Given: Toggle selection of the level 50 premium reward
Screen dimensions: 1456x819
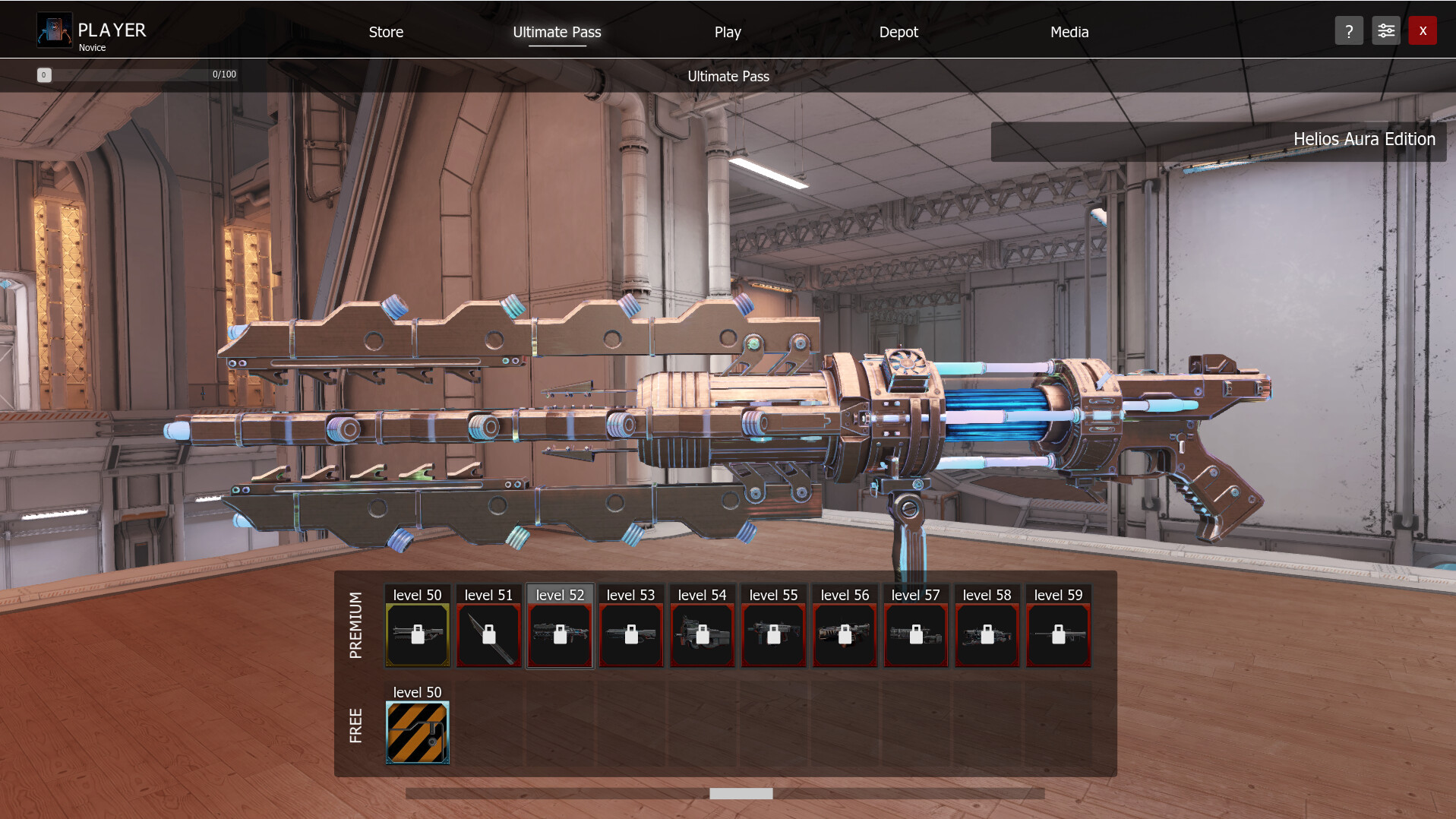Looking at the screenshot, I should point(417,634).
